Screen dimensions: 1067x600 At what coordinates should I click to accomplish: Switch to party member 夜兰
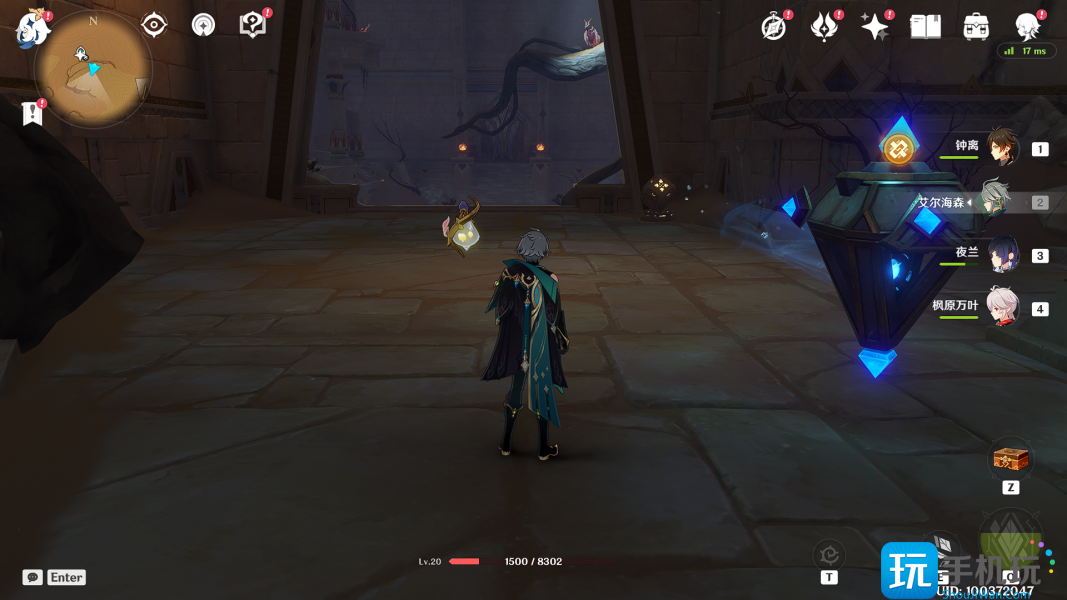coord(1002,255)
